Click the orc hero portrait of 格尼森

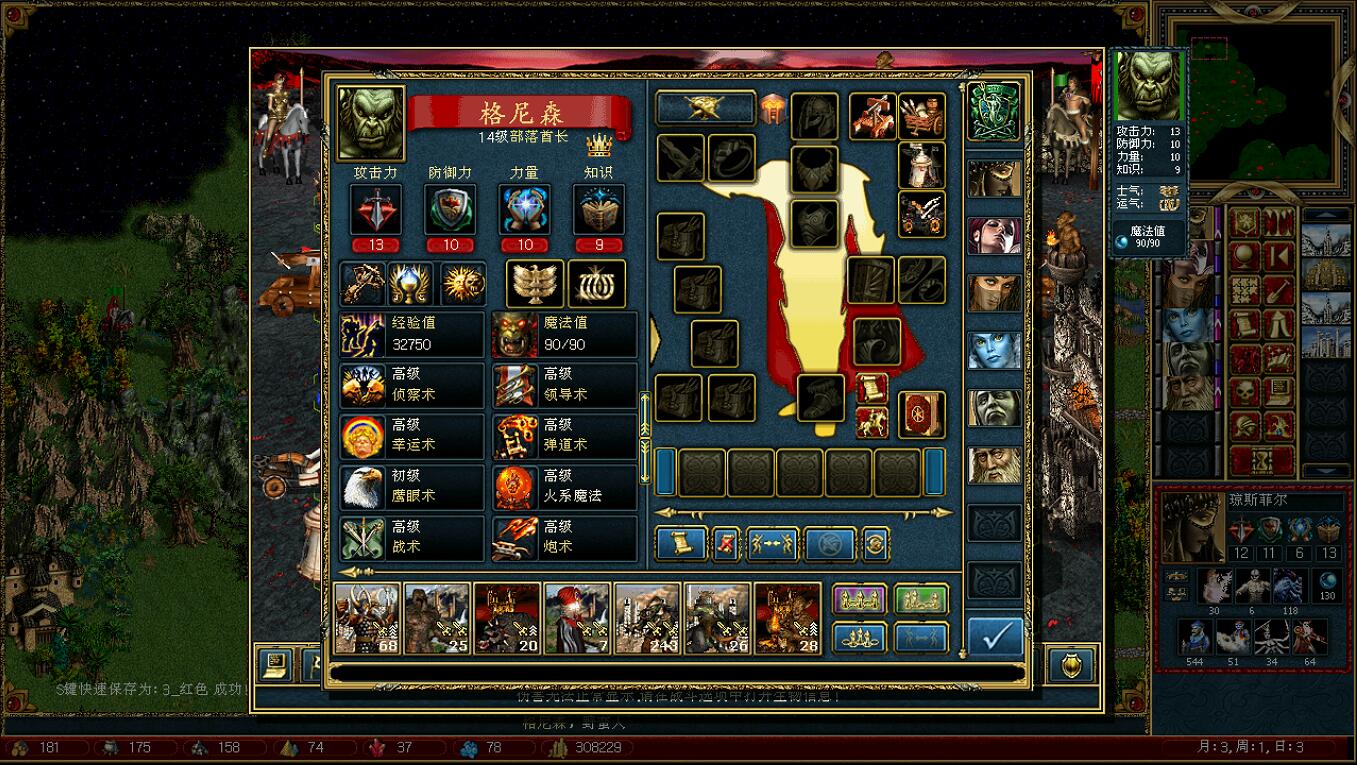(x=371, y=122)
